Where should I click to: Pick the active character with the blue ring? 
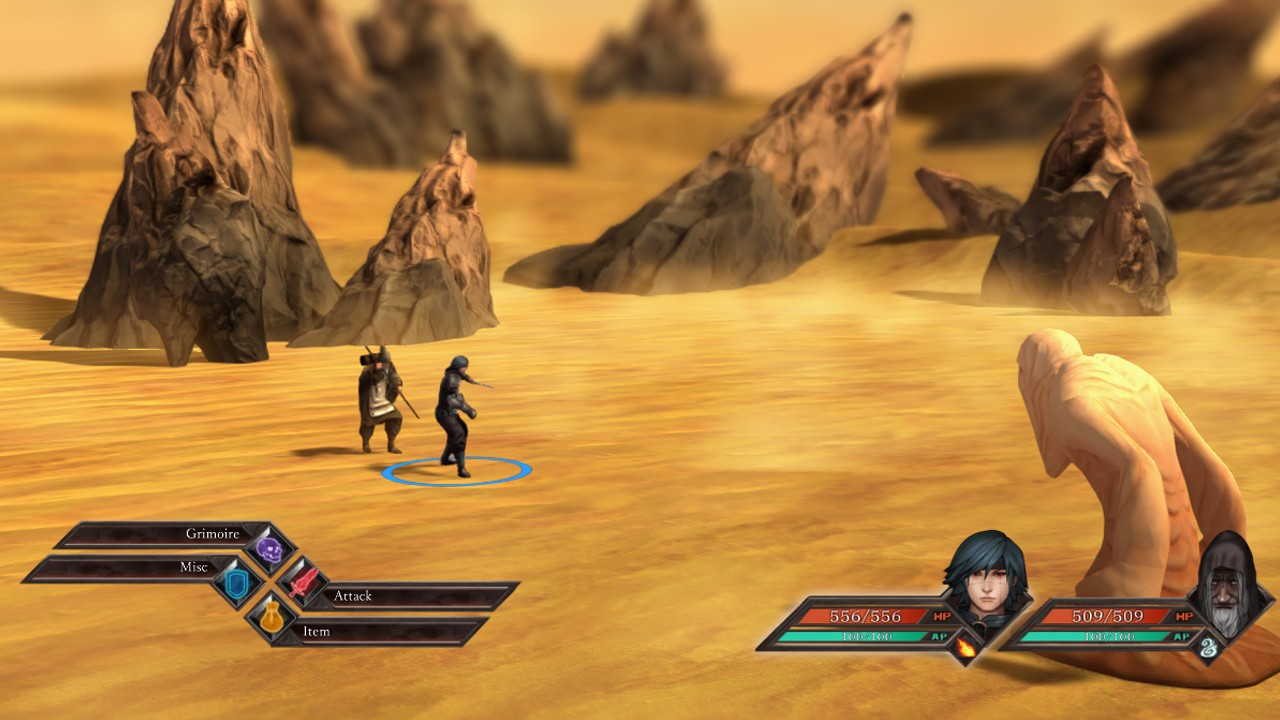click(455, 415)
